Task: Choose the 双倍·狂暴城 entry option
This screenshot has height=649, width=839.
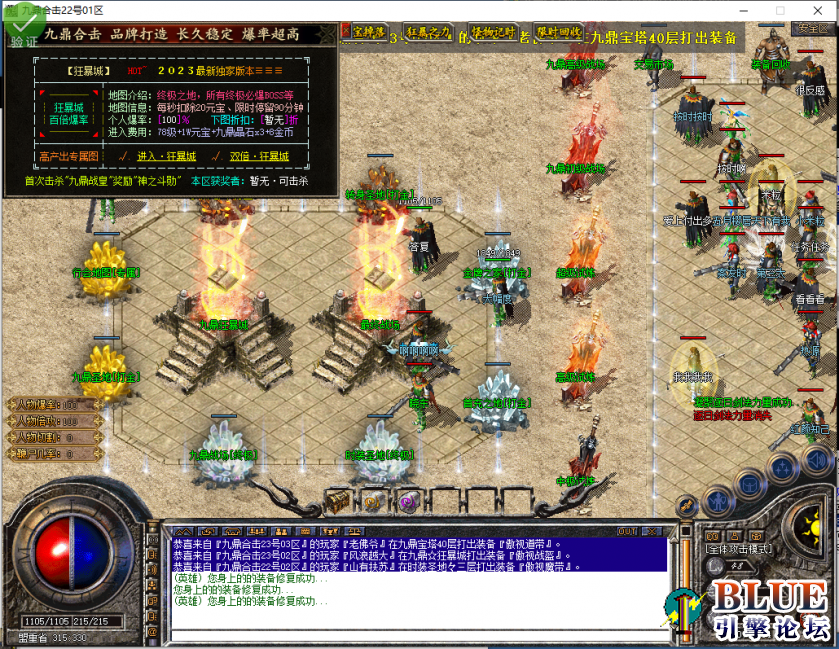Action: click(x=258, y=157)
